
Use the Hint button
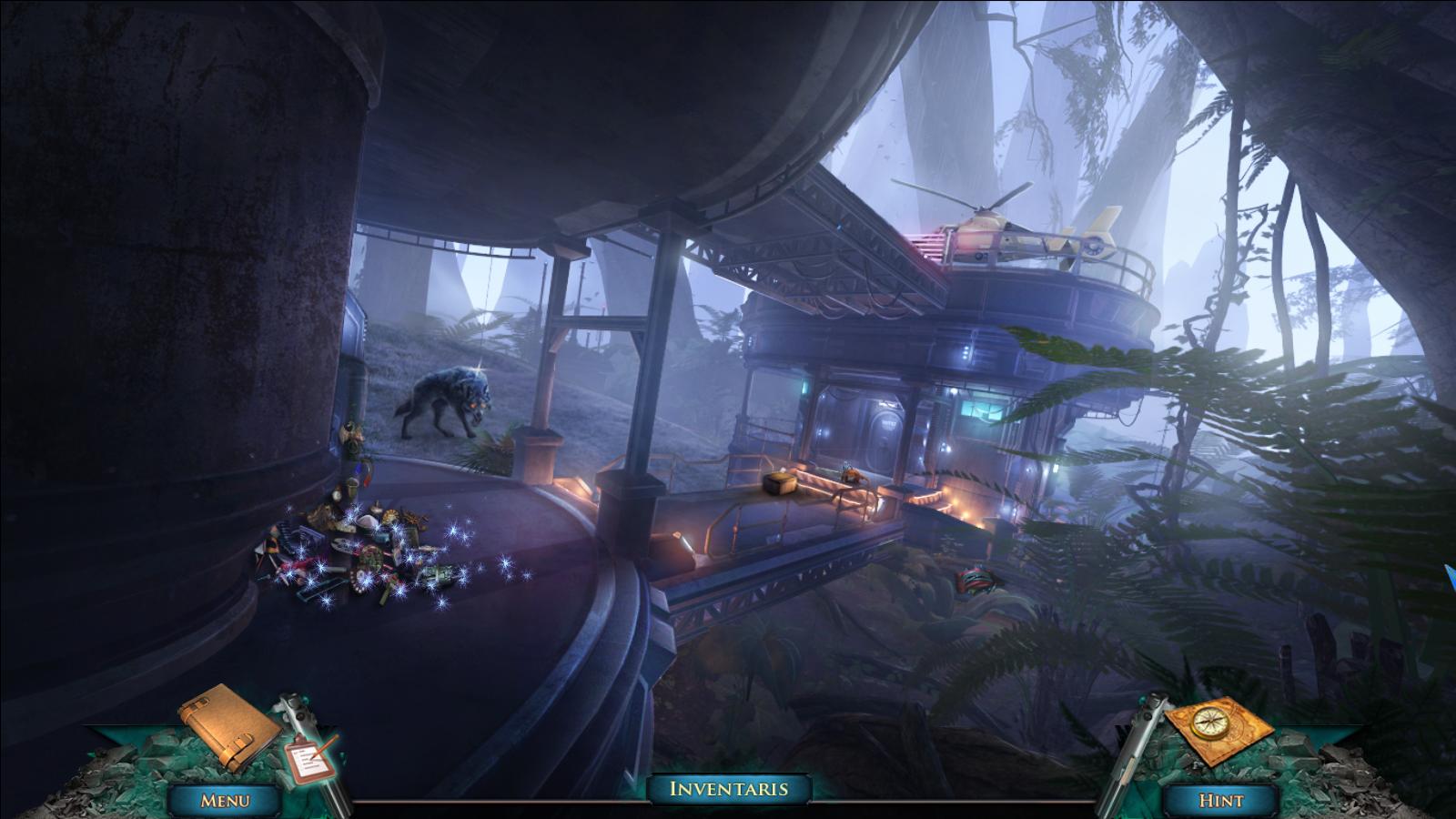[x=1220, y=800]
